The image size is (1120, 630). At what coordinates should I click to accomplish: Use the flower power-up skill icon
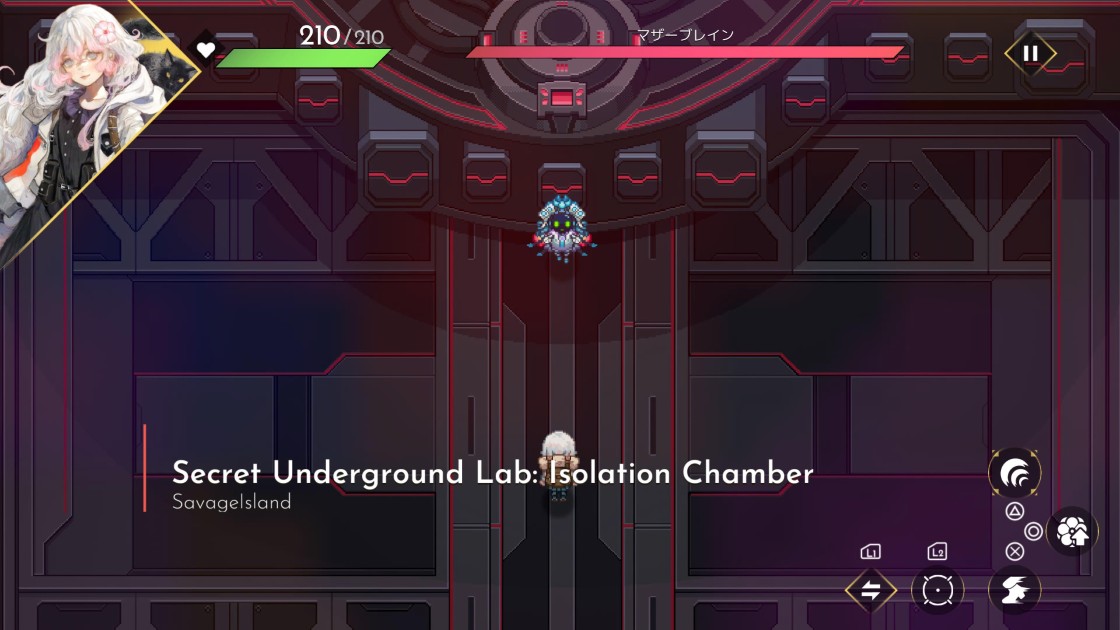click(1072, 532)
